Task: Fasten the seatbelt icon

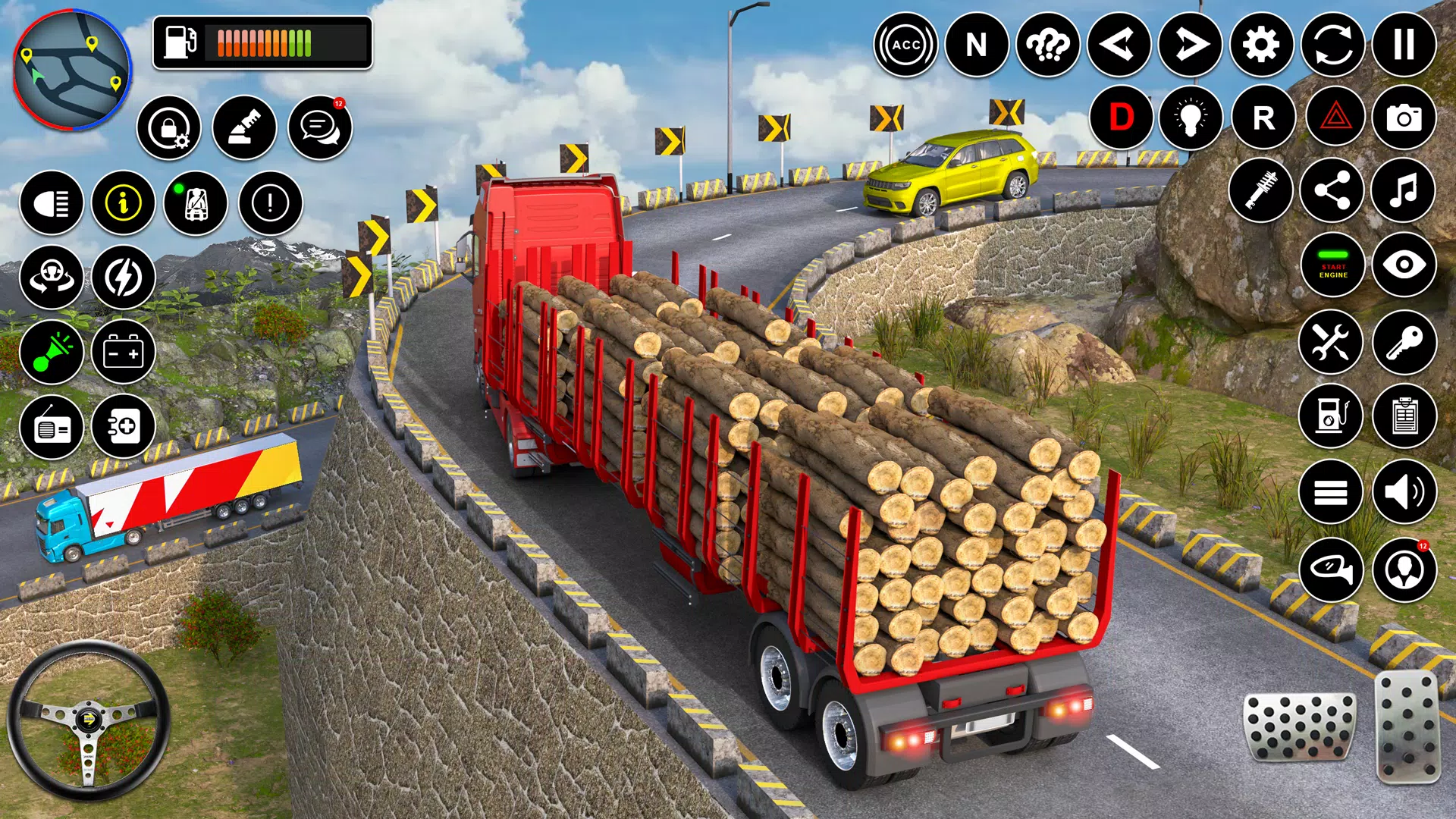Action: (x=196, y=203)
